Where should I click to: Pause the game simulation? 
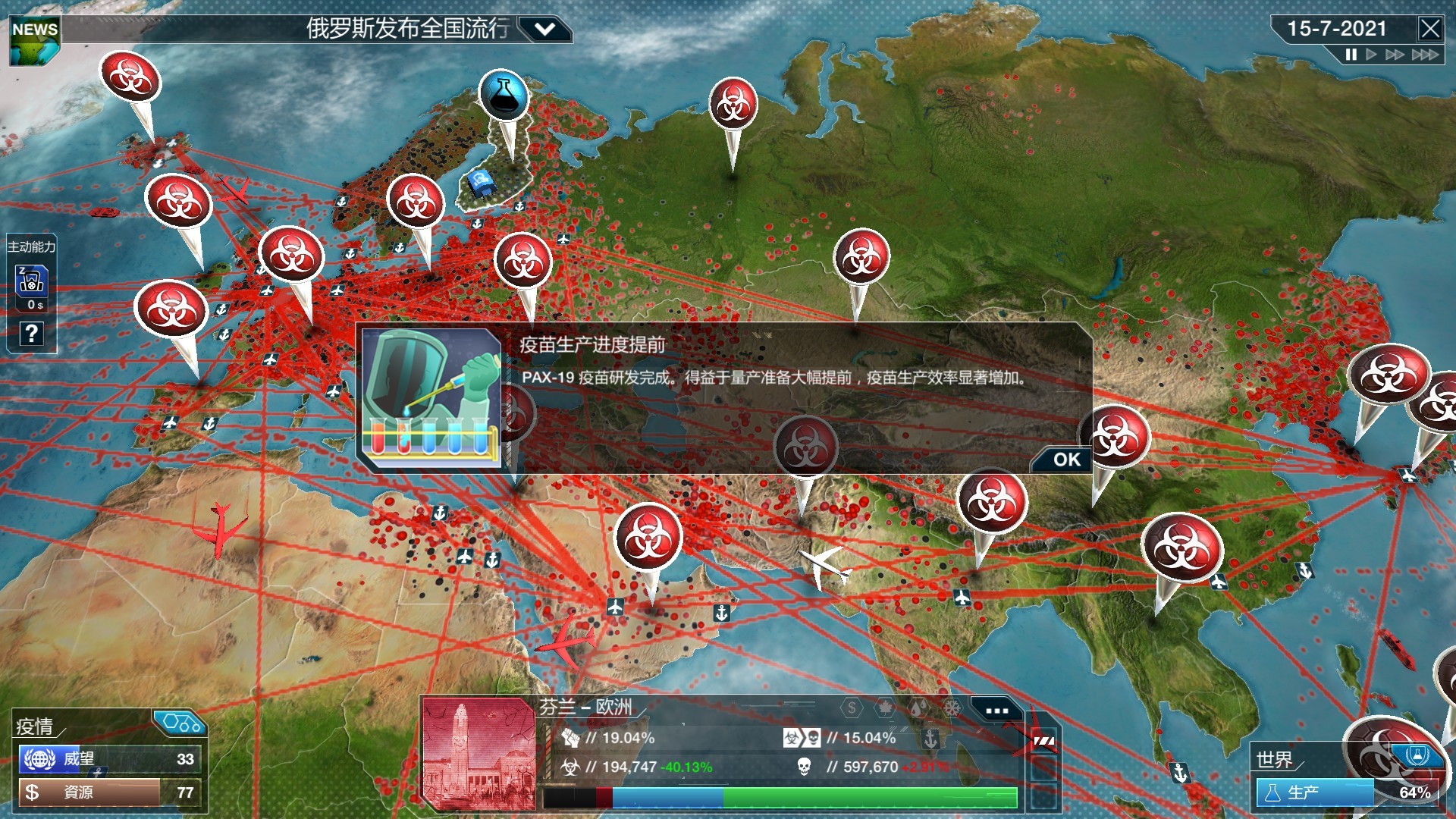1351,54
